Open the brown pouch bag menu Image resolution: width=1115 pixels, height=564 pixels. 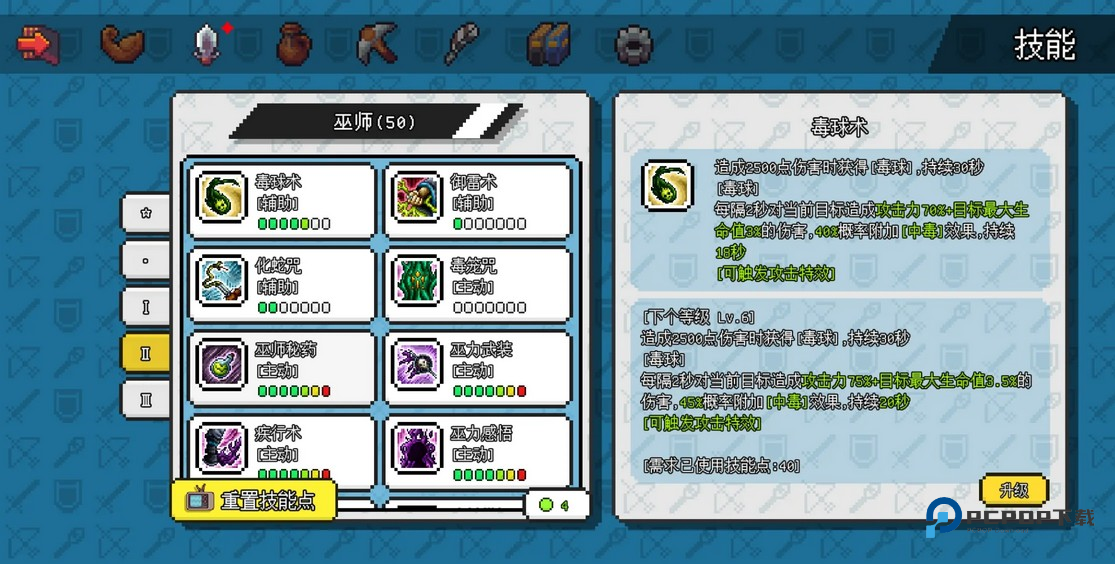(293, 44)
